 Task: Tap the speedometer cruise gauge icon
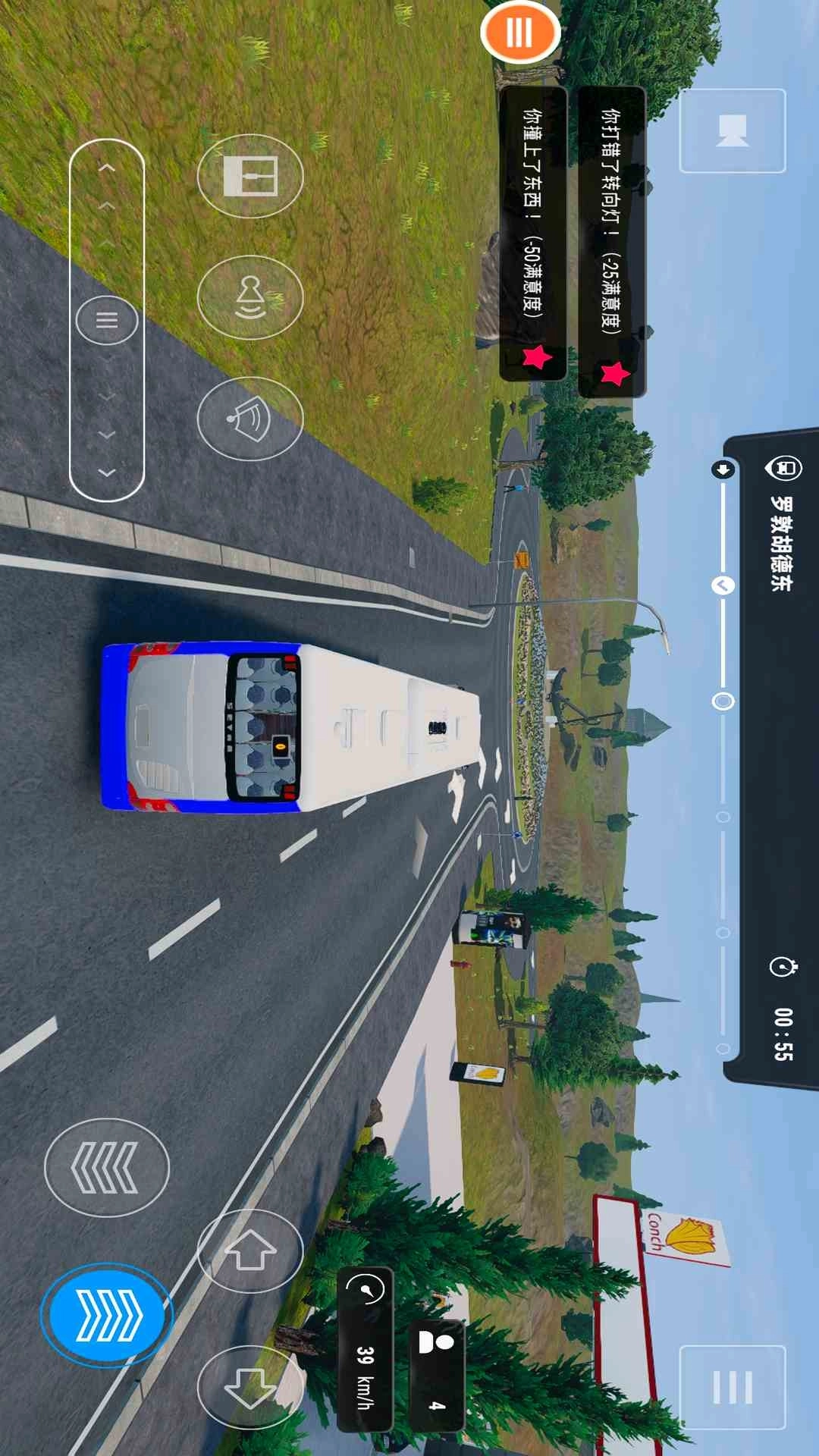click(x=366, y=1289)
